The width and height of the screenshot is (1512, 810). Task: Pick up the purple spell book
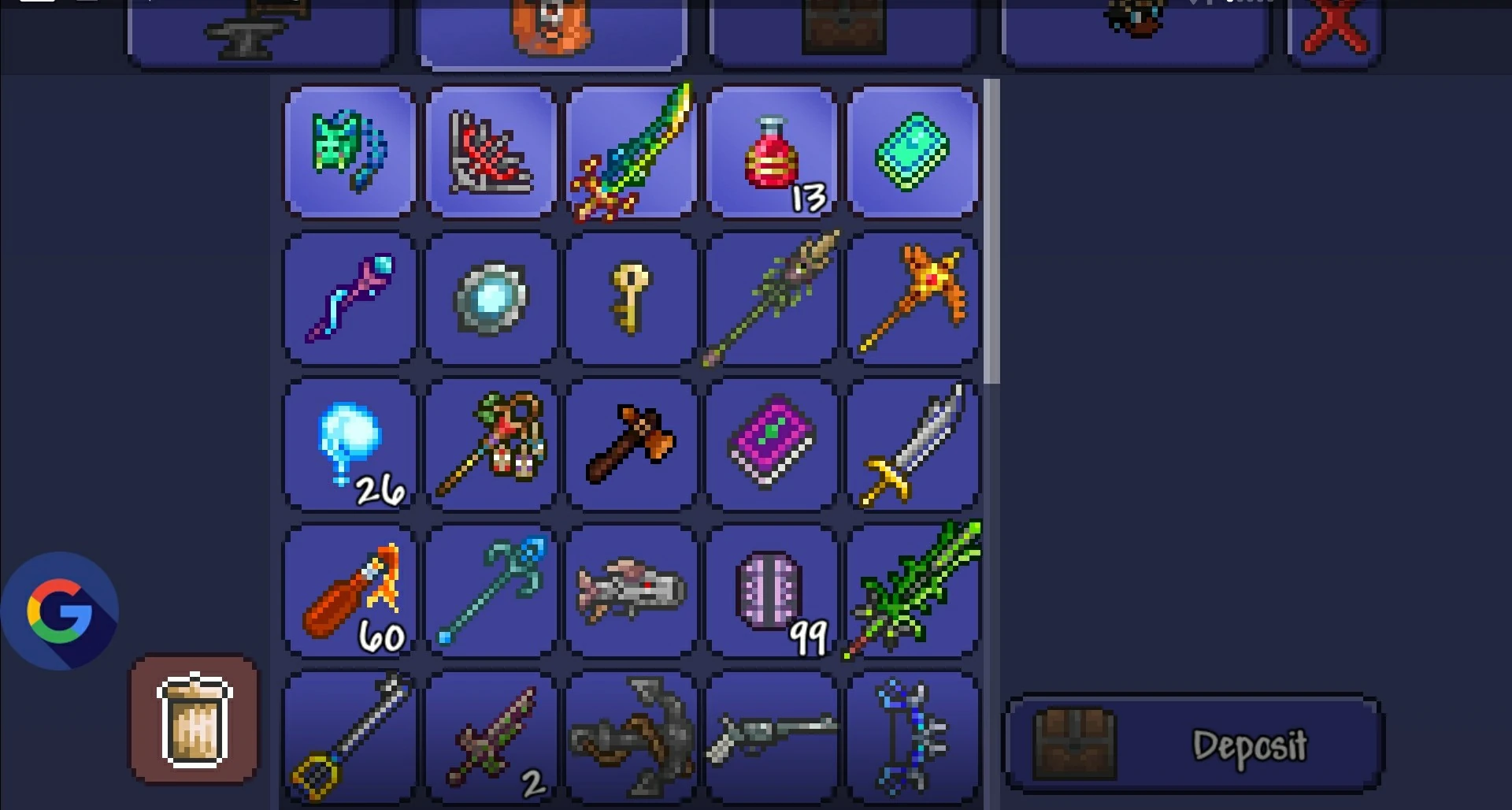pyautogui.click(x=772, y=445)
